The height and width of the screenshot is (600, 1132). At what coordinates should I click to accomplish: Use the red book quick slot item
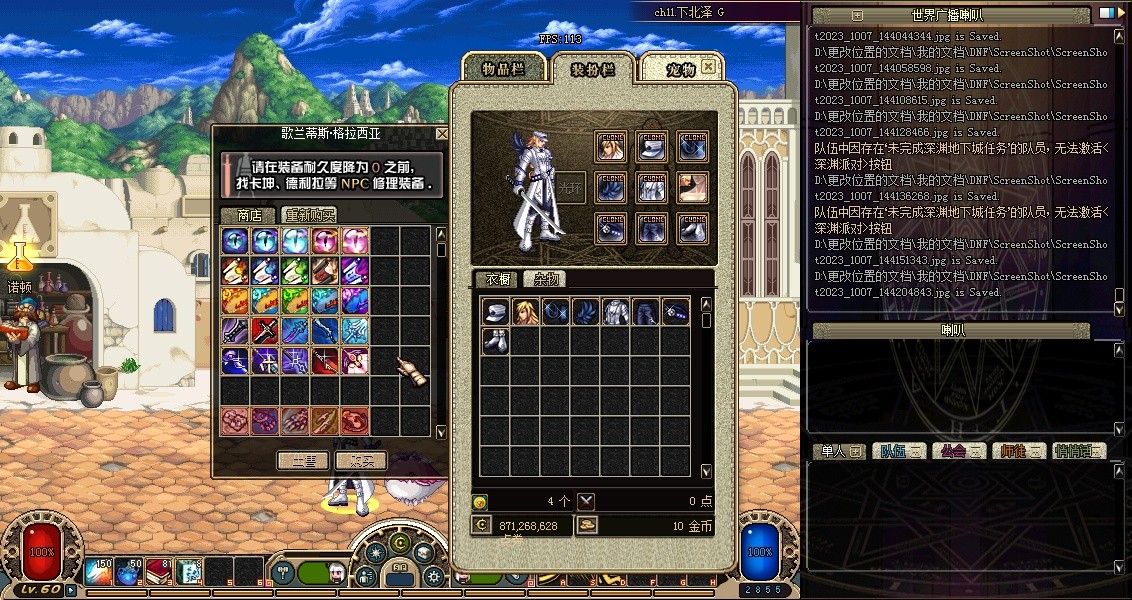(159, 572)
